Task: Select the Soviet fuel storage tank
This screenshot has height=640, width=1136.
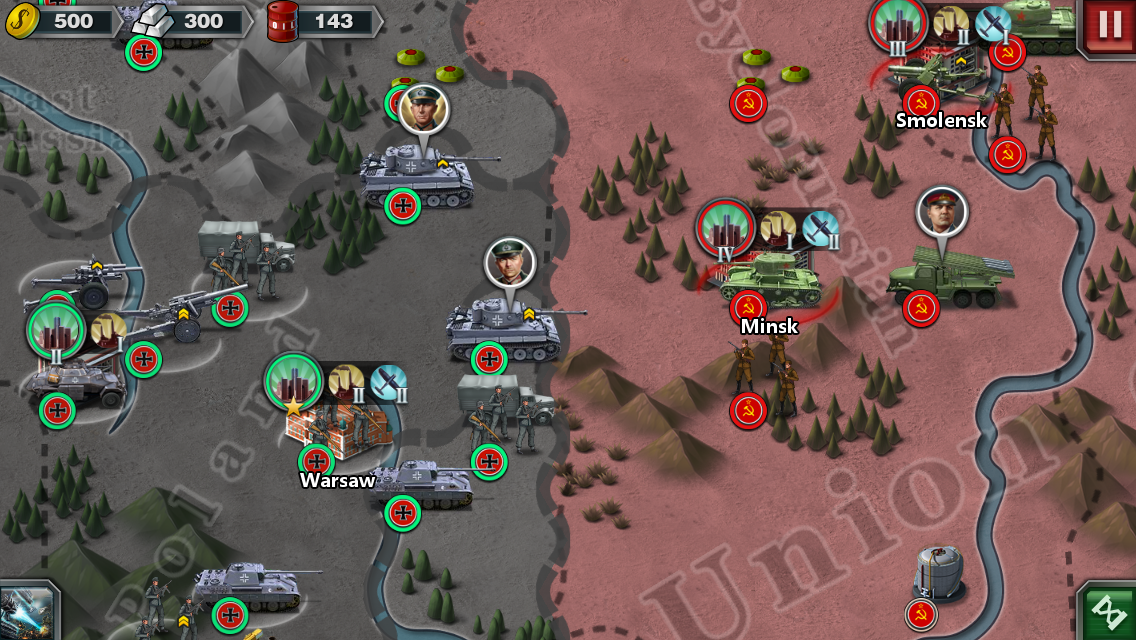Action: [938, 574]
